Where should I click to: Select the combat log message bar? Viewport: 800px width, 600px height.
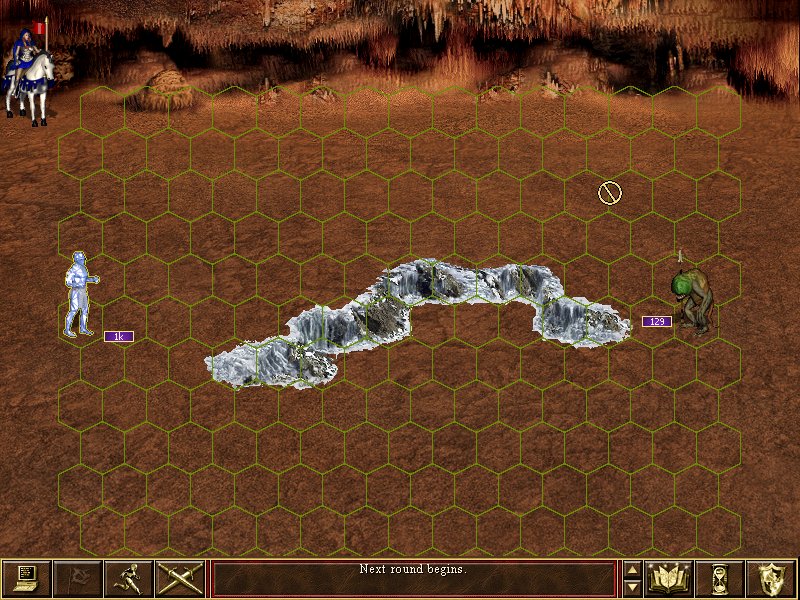[x=413, y=578]
